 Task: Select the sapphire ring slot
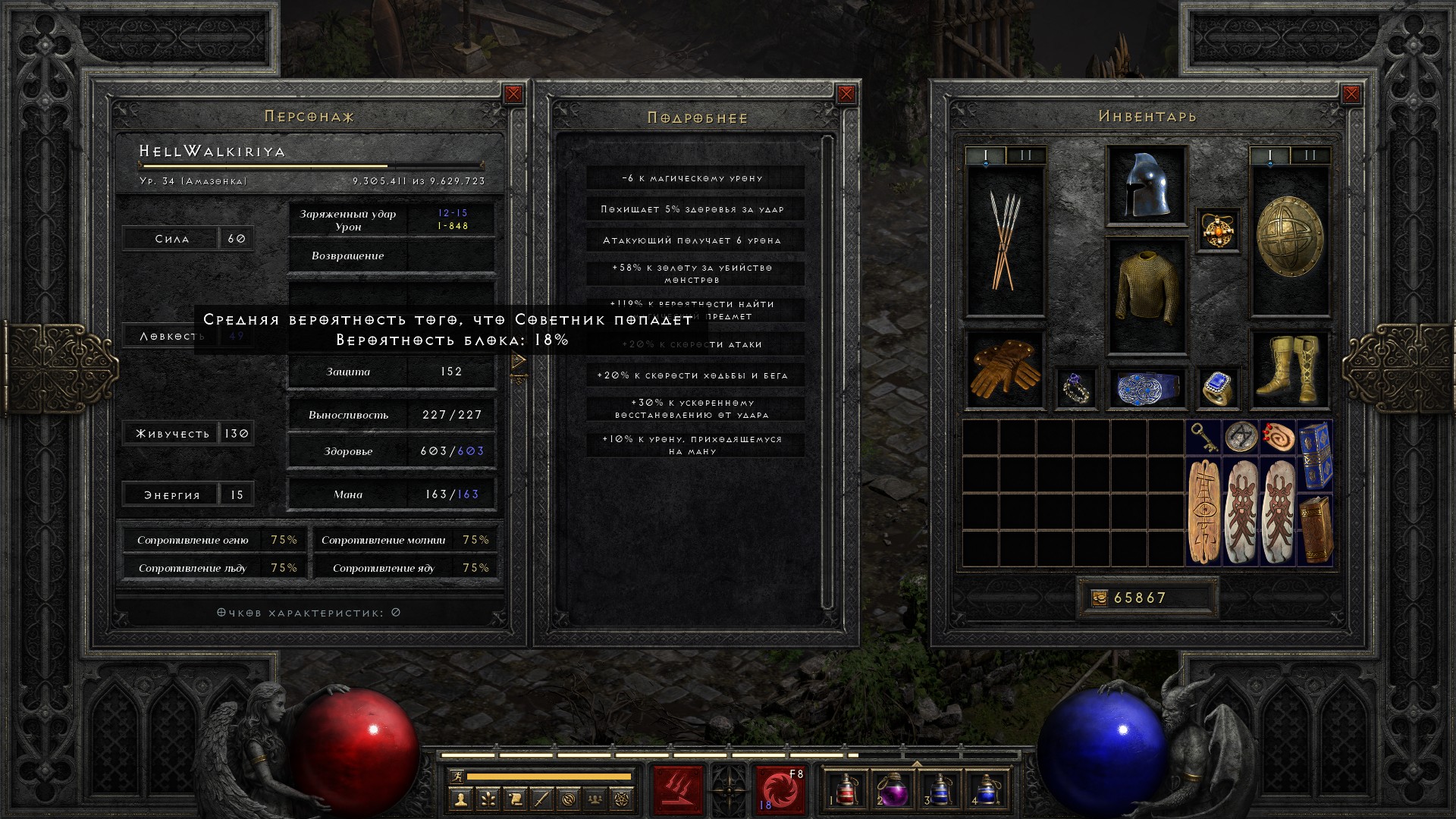tap(1218, 389)
